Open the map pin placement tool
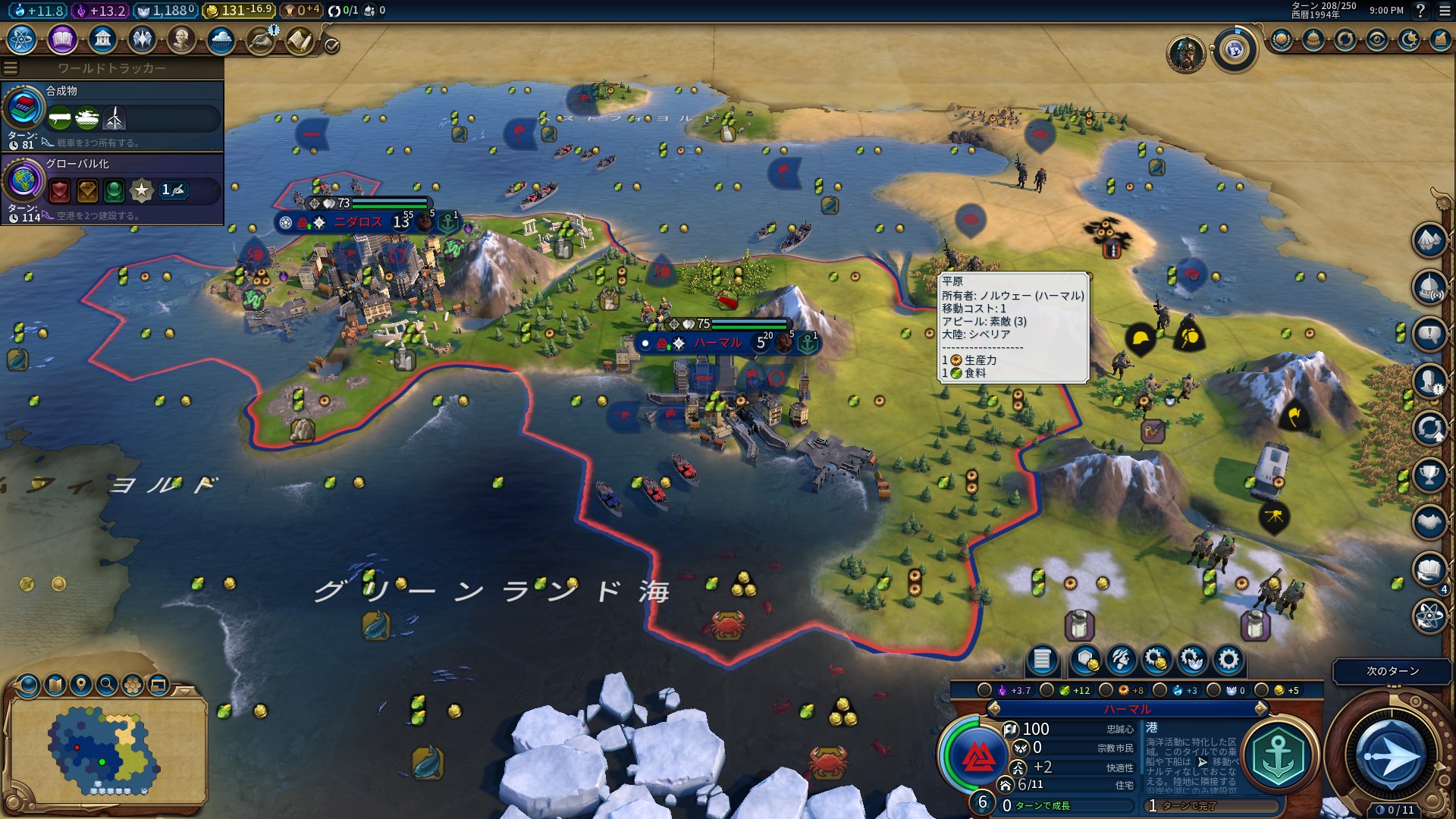This screenshot has height=819, width=1456. point(81,686)
